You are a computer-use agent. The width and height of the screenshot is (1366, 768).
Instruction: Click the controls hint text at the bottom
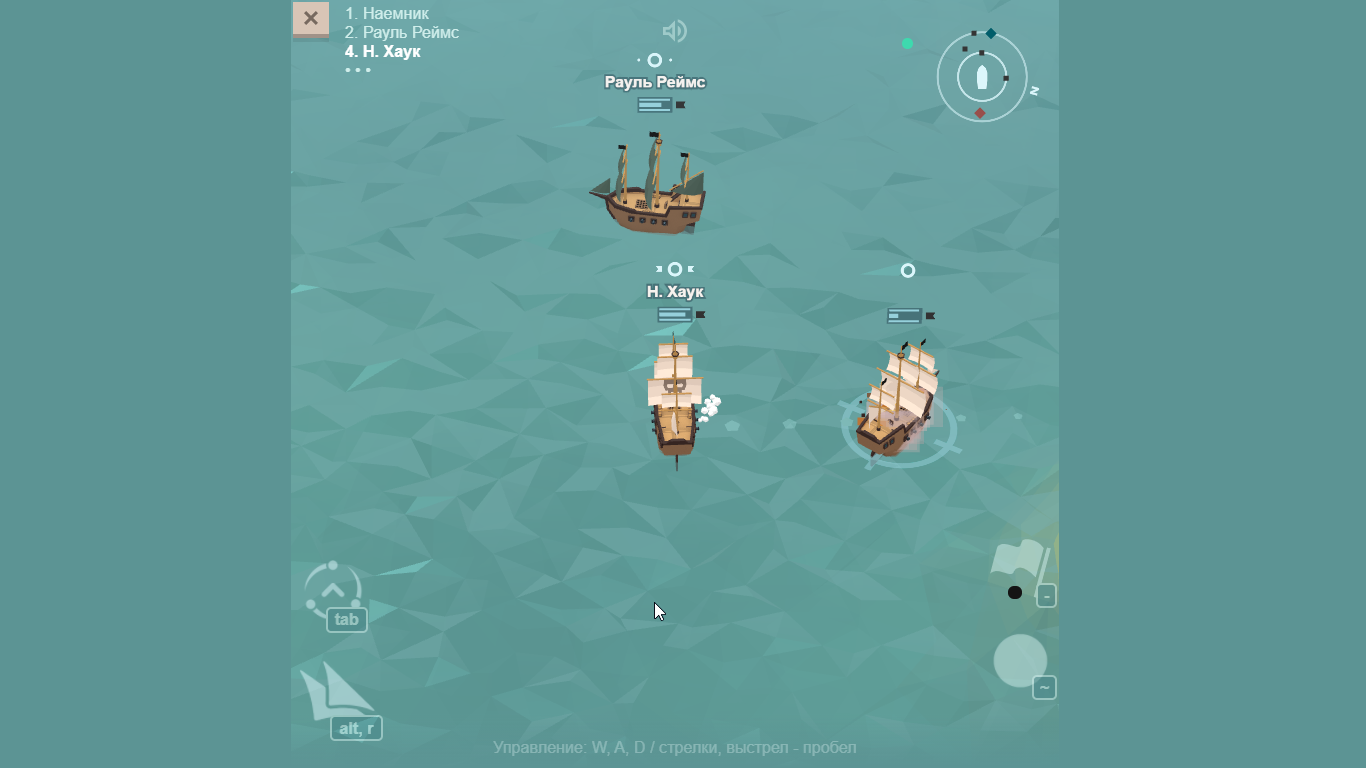pos(675,747)
